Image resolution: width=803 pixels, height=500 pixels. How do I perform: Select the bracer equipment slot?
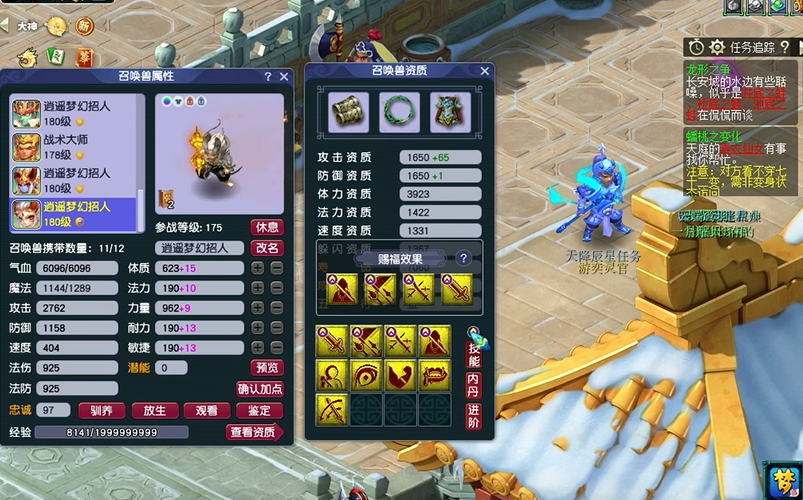pyautogui.click(x=349, y=112)
